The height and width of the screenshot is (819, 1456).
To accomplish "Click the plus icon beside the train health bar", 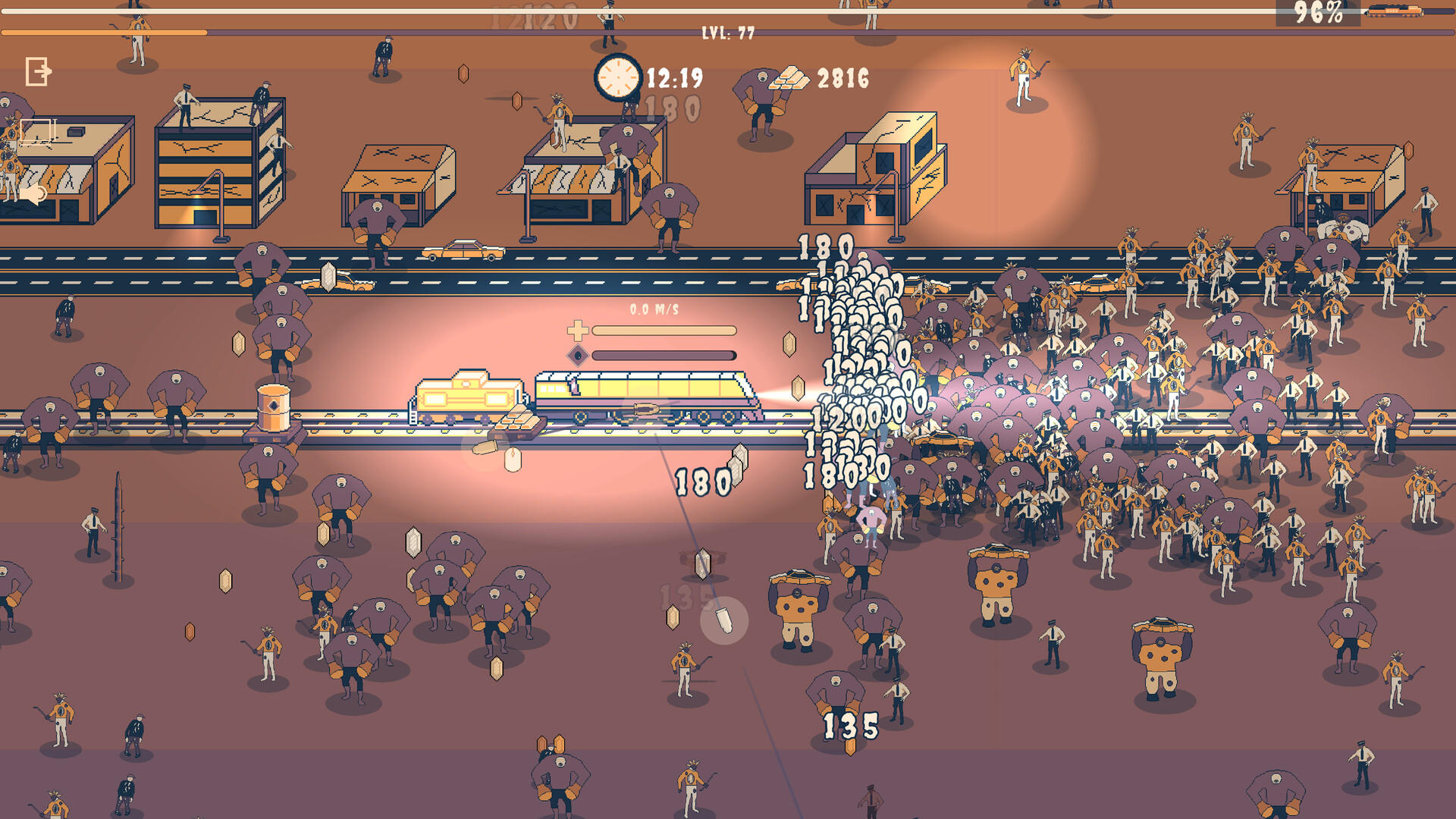I will pos(579,331).
